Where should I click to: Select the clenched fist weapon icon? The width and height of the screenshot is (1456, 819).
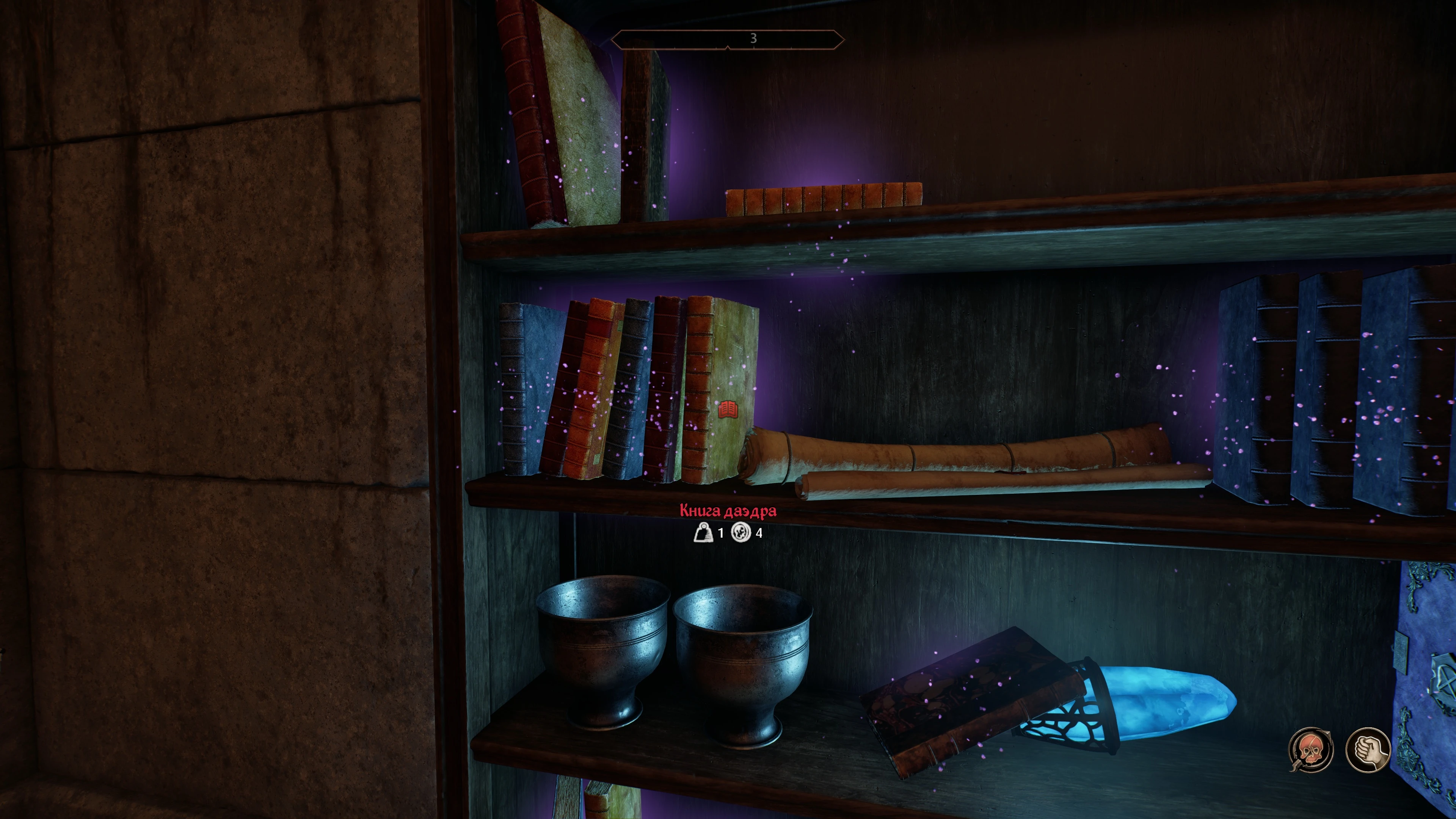coord(1368,750)
